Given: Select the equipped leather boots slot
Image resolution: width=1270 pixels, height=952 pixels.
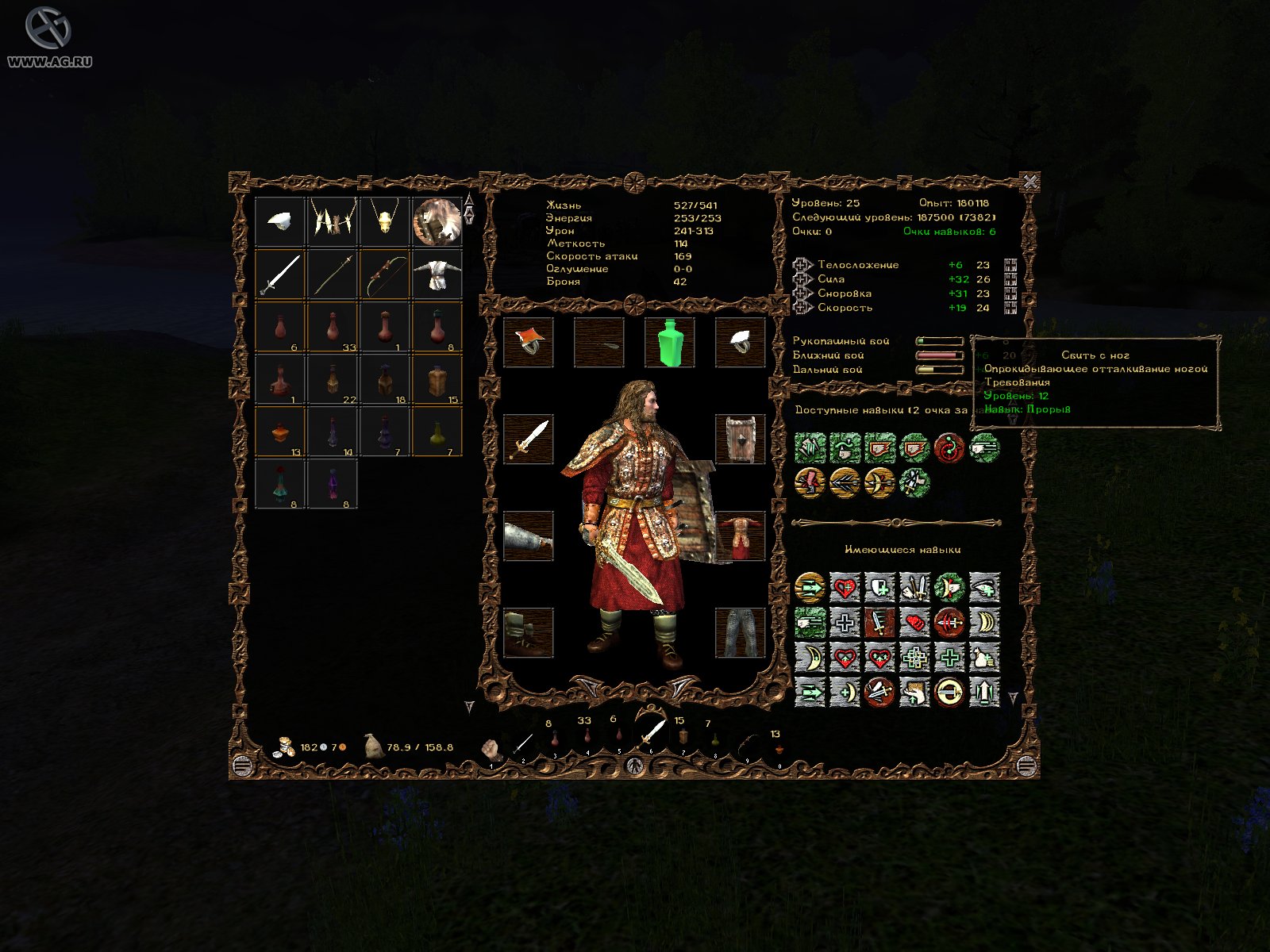Looking at the screenshot, I should pos(529,632).
